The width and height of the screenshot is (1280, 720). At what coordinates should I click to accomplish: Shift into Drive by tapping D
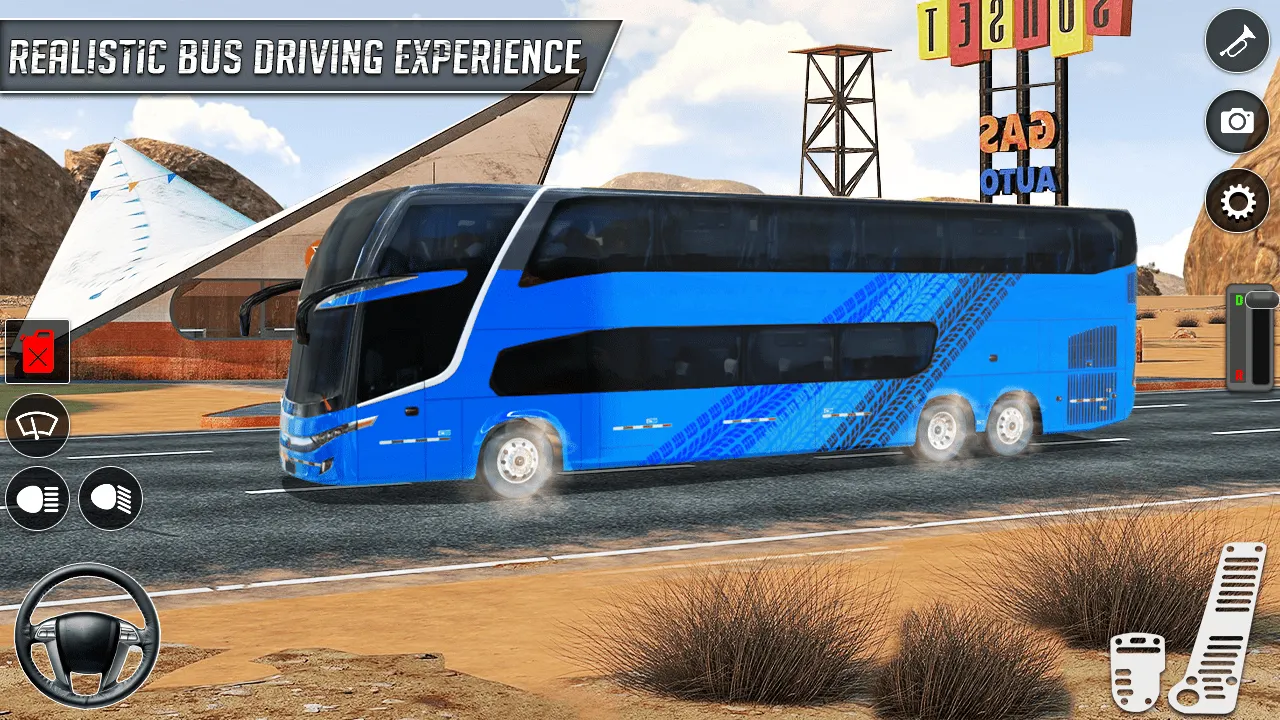pos(1239,299)
